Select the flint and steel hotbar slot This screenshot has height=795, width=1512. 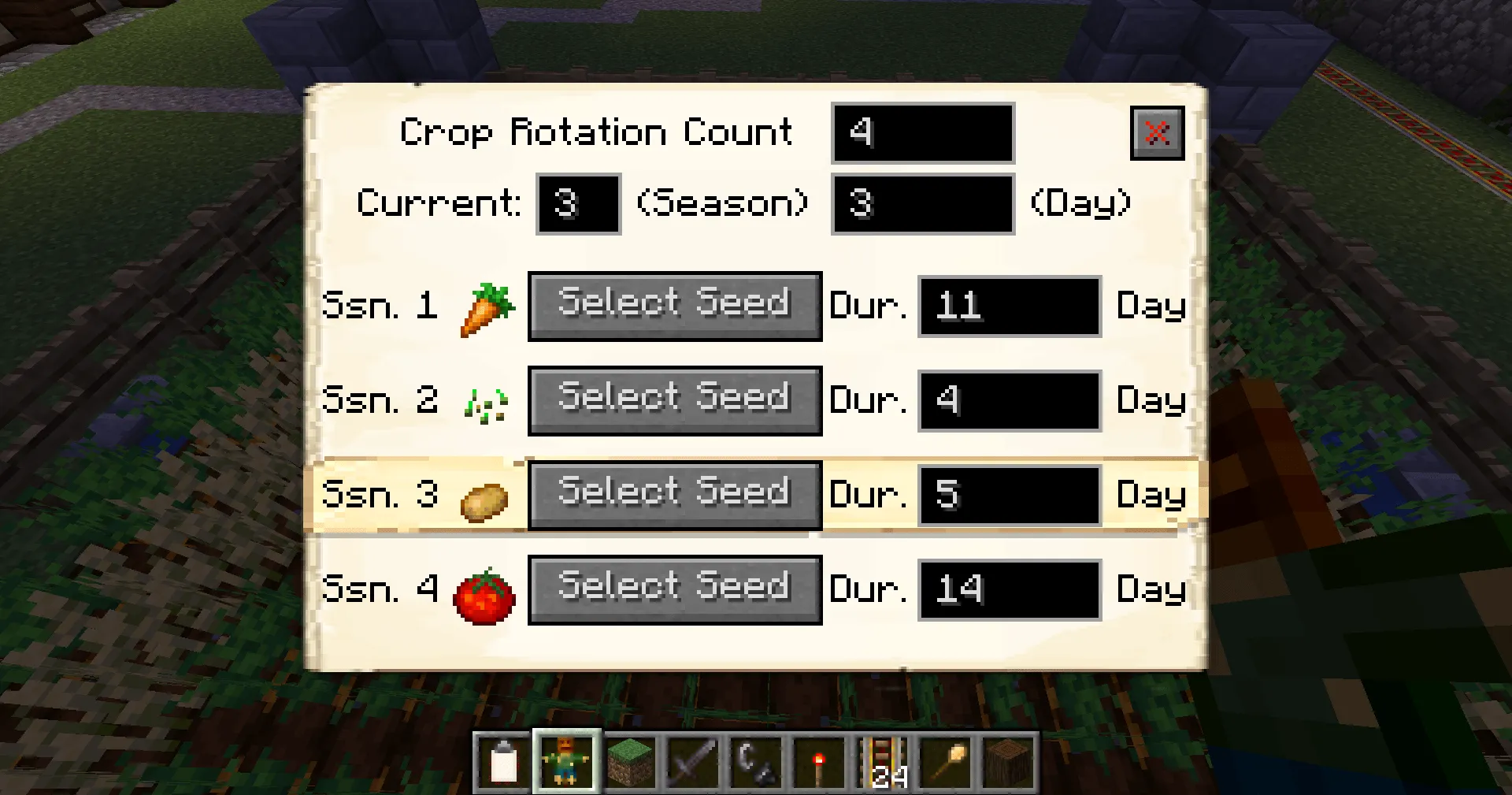point(756,761)
